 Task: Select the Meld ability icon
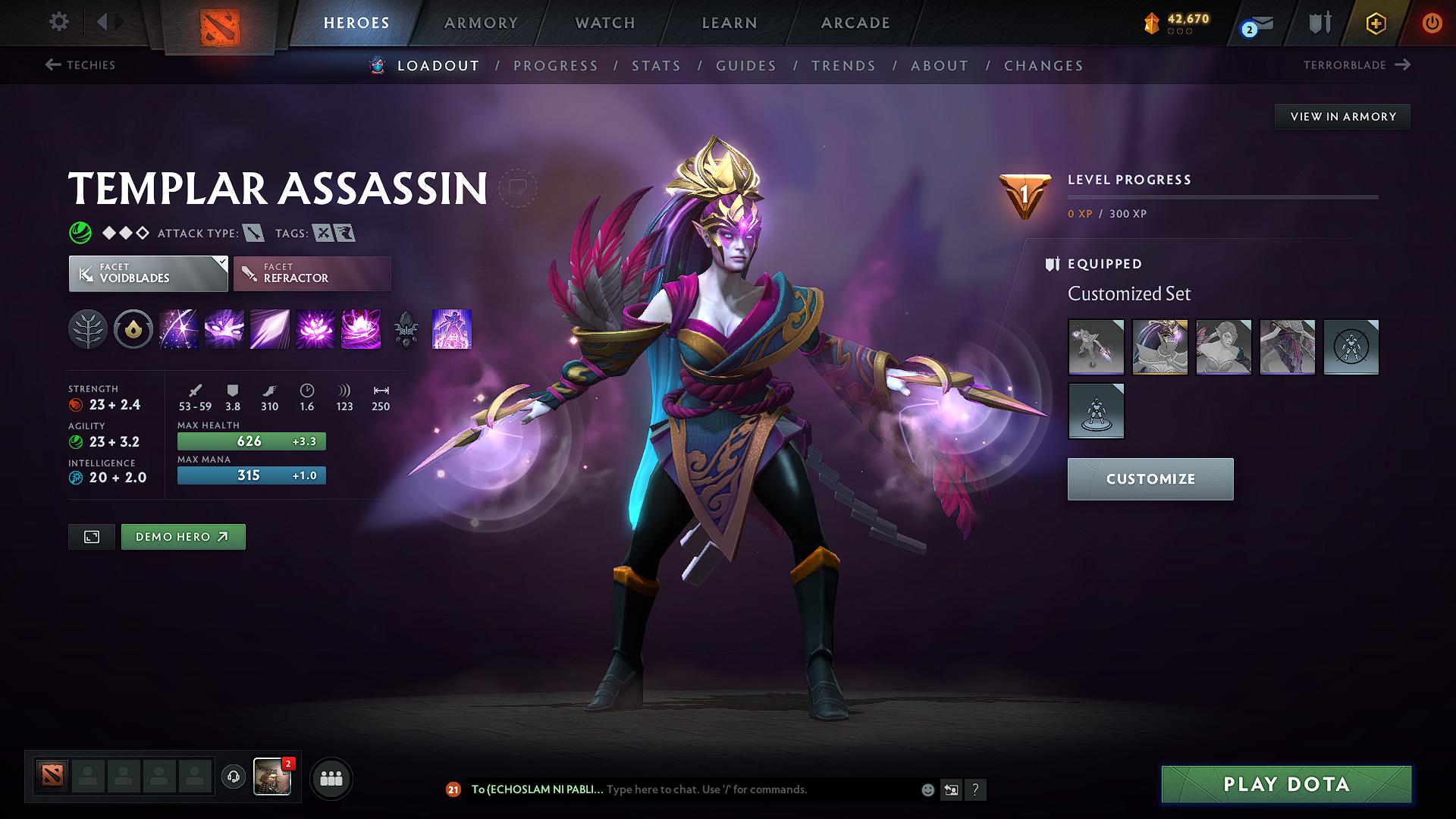pyautogui.click(x=224, y=329)
